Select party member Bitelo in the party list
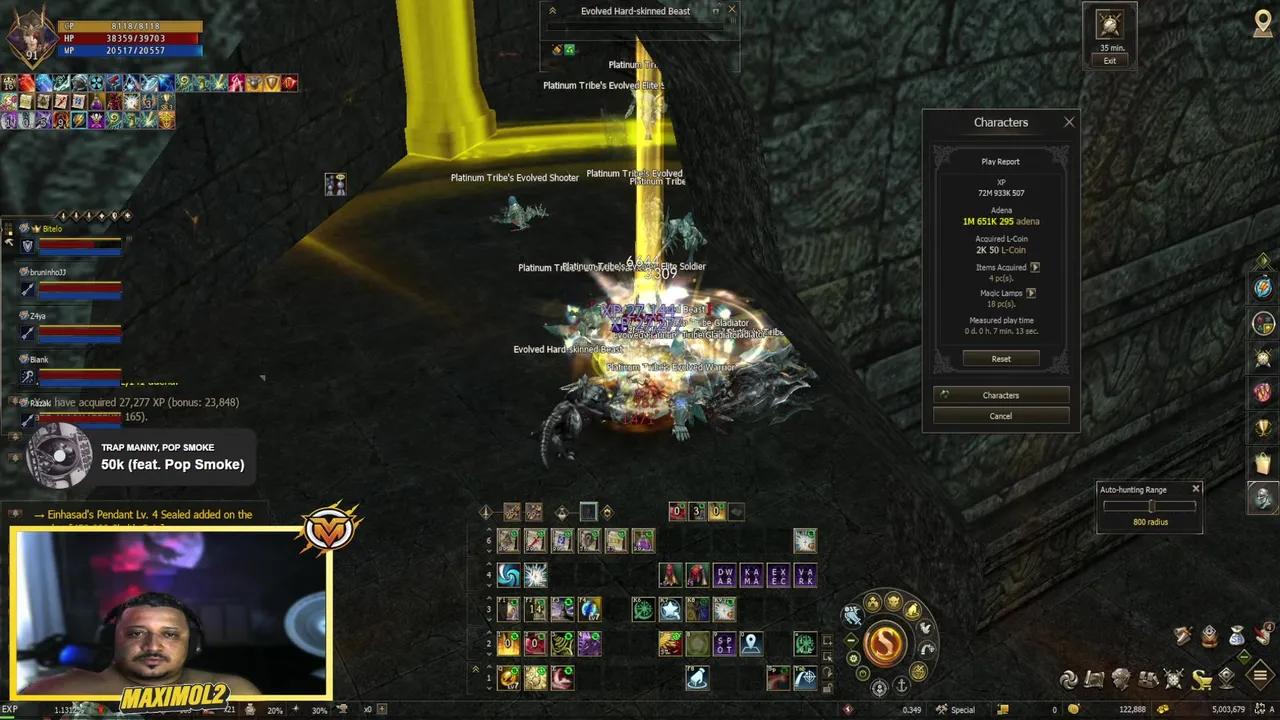This screenshot has height=720, width=1280. (50, 228)
